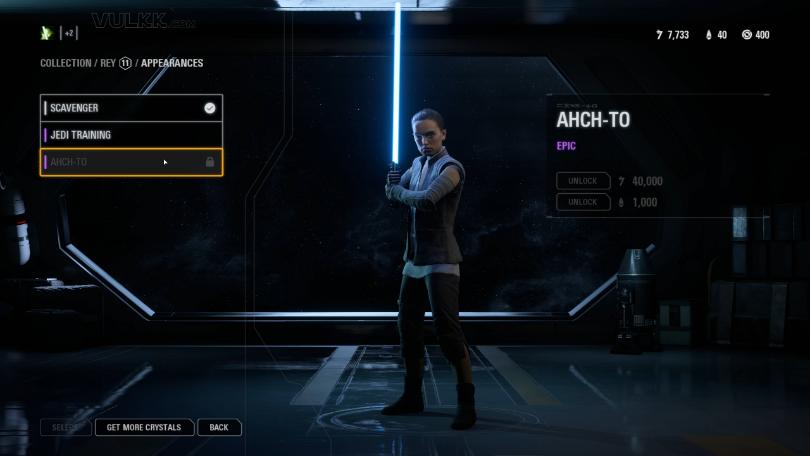The image size is (810, 456).
Task: Return to Collection via breadcrumb
Action: click(66, 63)
